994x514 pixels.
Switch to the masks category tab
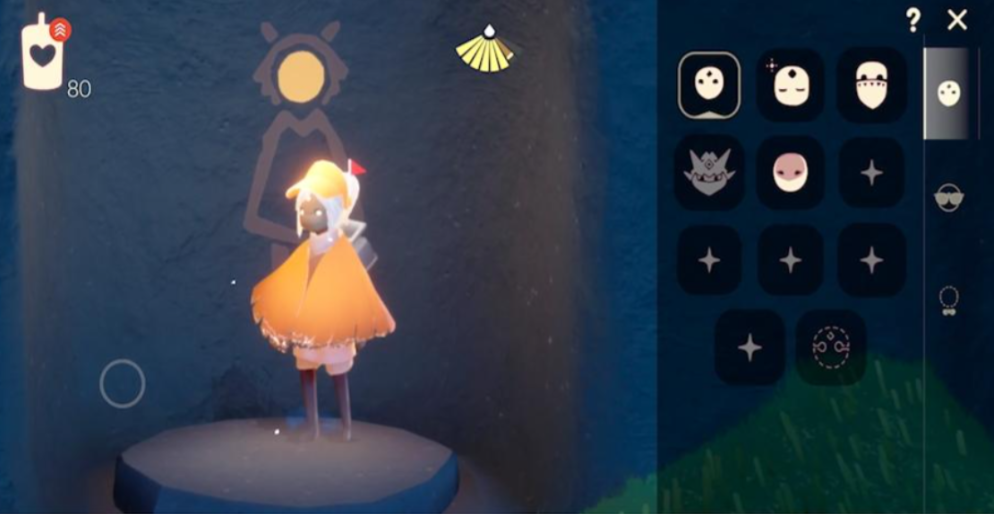click(x=947, y=94)
